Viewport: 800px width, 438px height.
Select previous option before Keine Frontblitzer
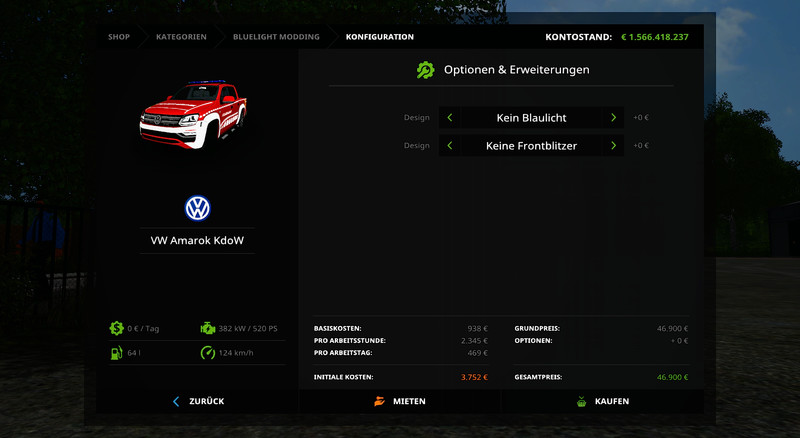tap(450, 146)
